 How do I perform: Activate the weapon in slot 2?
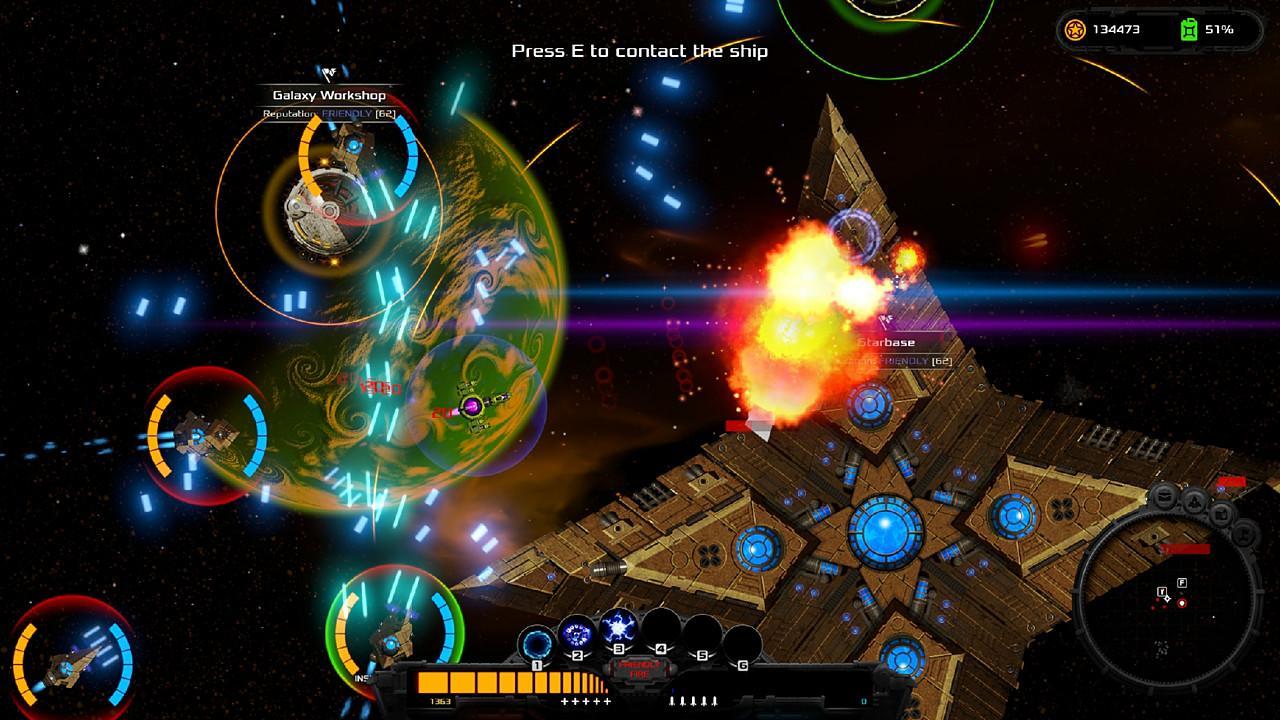point(577,632)
